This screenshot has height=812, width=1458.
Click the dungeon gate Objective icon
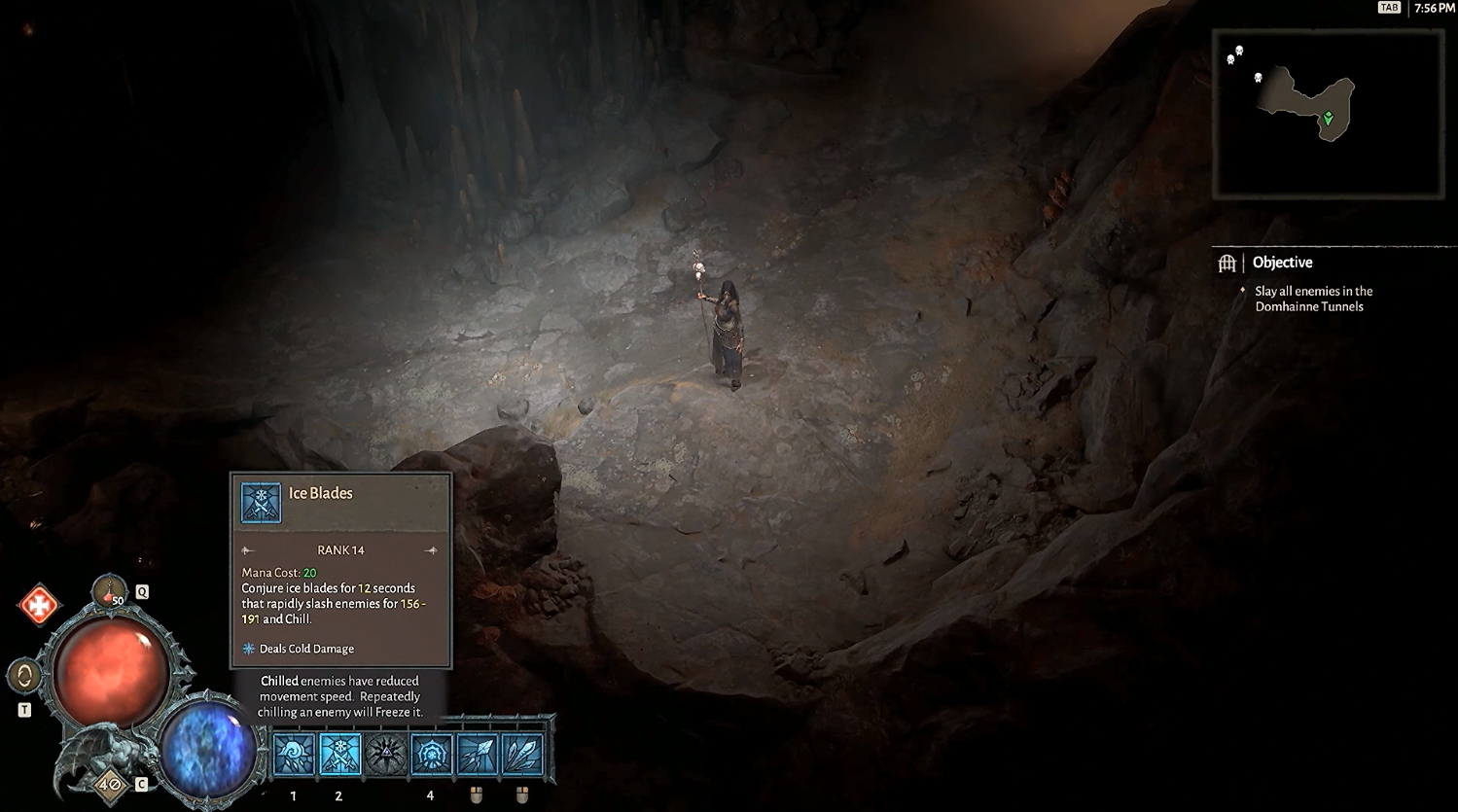pyautogui.click(x=1227, y=263)
